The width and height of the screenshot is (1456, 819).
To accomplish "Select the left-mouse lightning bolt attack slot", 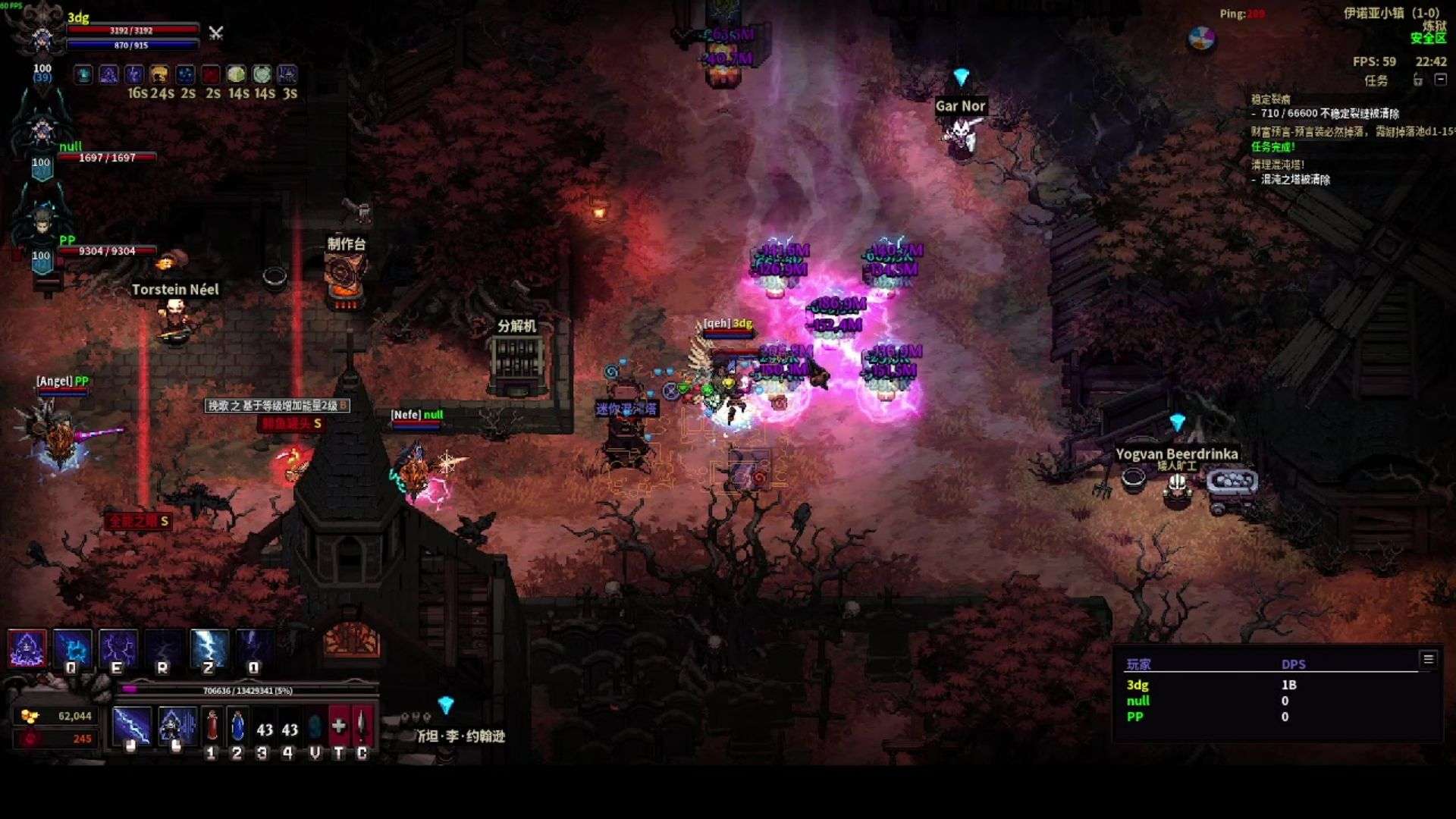I will click(132, 726).
